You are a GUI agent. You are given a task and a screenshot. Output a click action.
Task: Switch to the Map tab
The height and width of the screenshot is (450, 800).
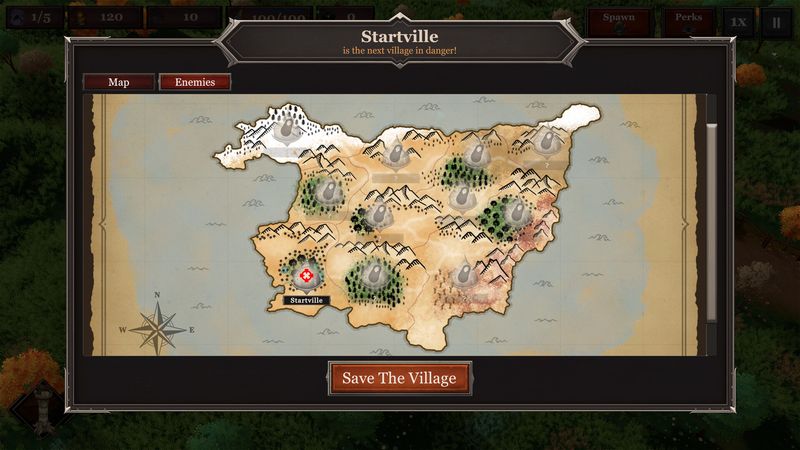118,82
